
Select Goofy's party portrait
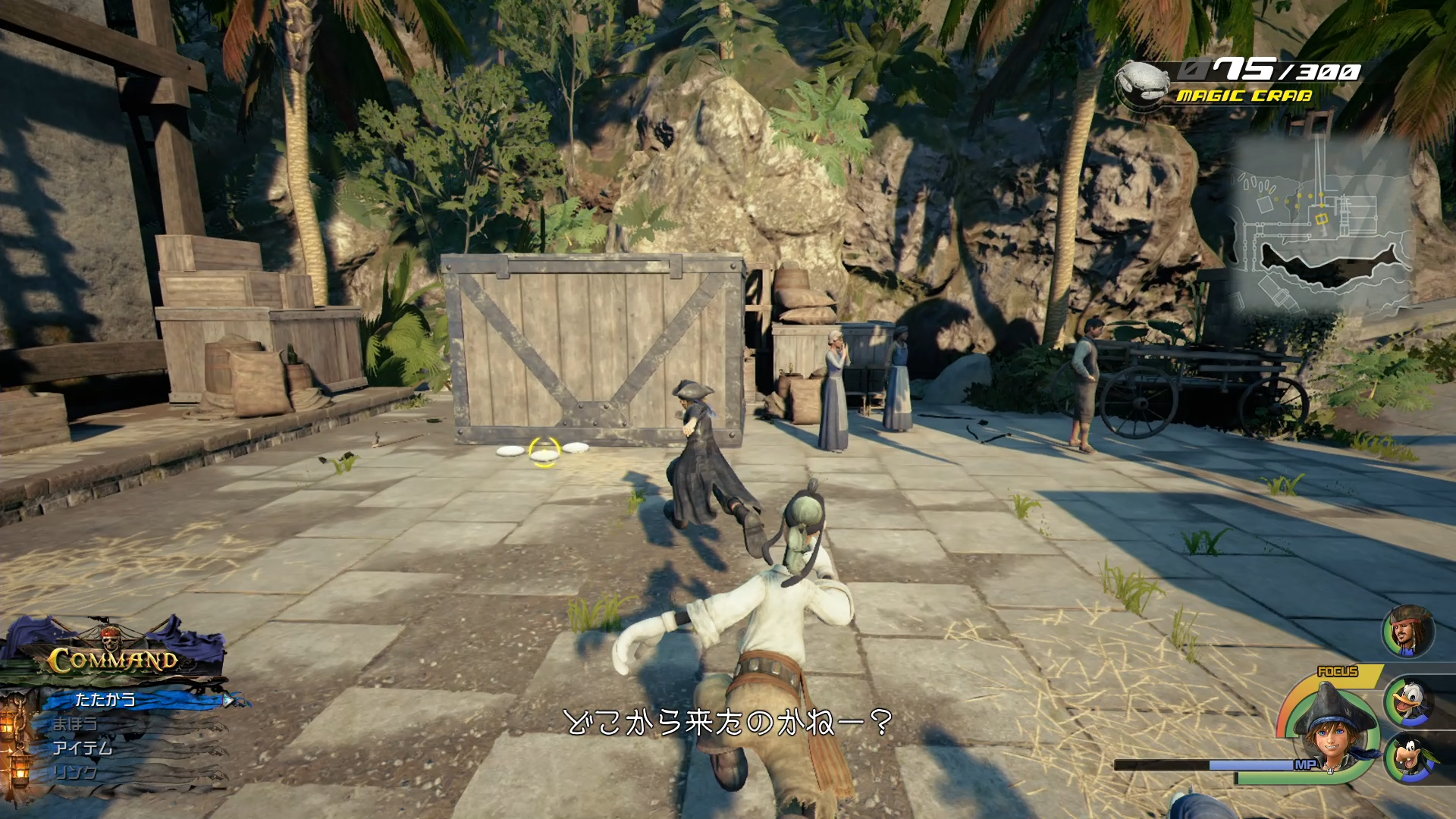(1410, 758)
